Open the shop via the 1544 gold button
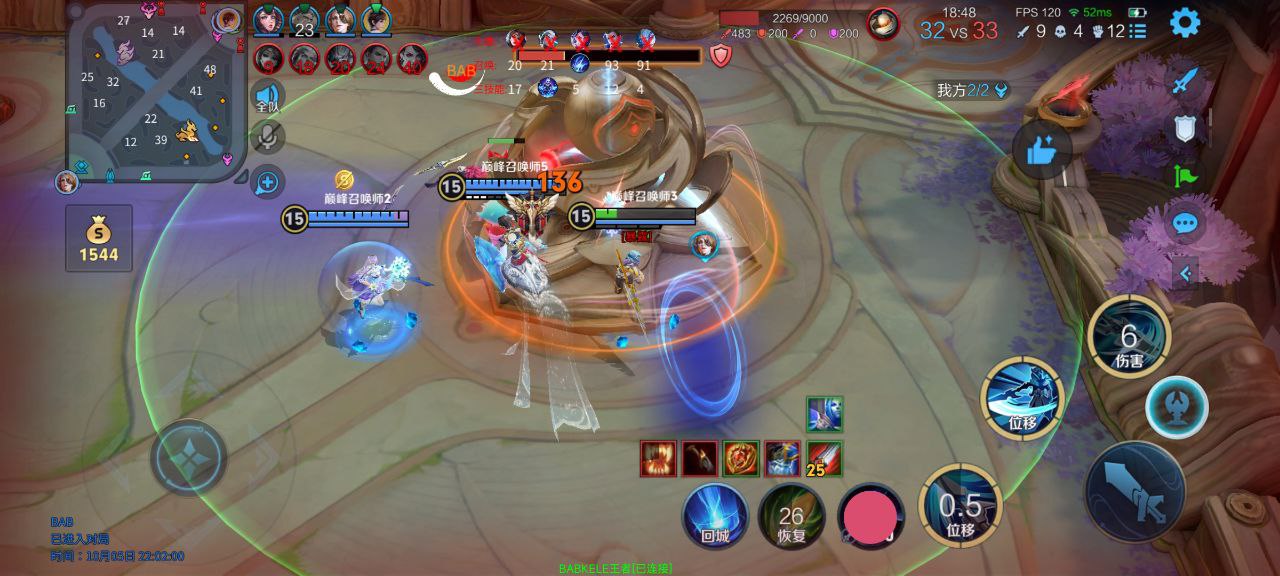1280x576 pixels. [x=99, y=239]
